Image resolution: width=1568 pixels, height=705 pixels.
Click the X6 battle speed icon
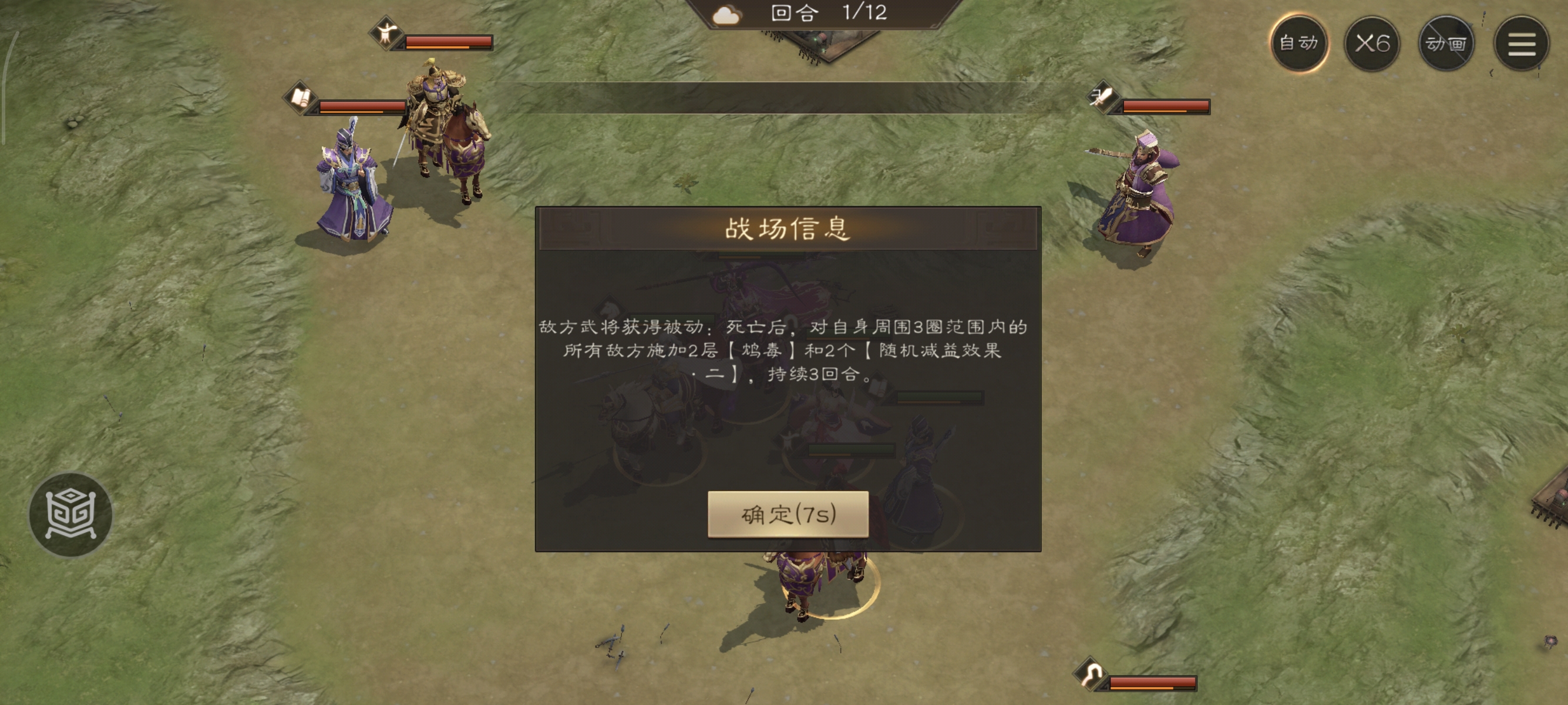(x=1371, y=43)
